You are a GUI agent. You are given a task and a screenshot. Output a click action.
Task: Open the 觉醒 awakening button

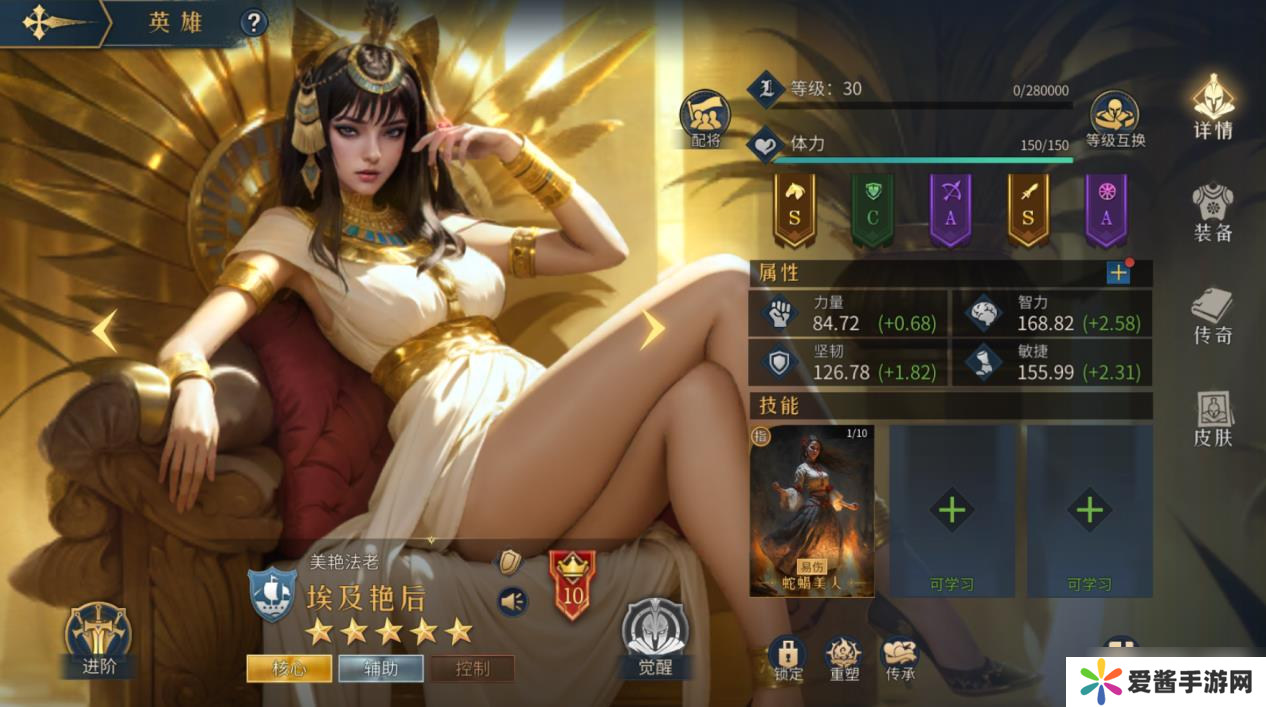tap(655, 638)
